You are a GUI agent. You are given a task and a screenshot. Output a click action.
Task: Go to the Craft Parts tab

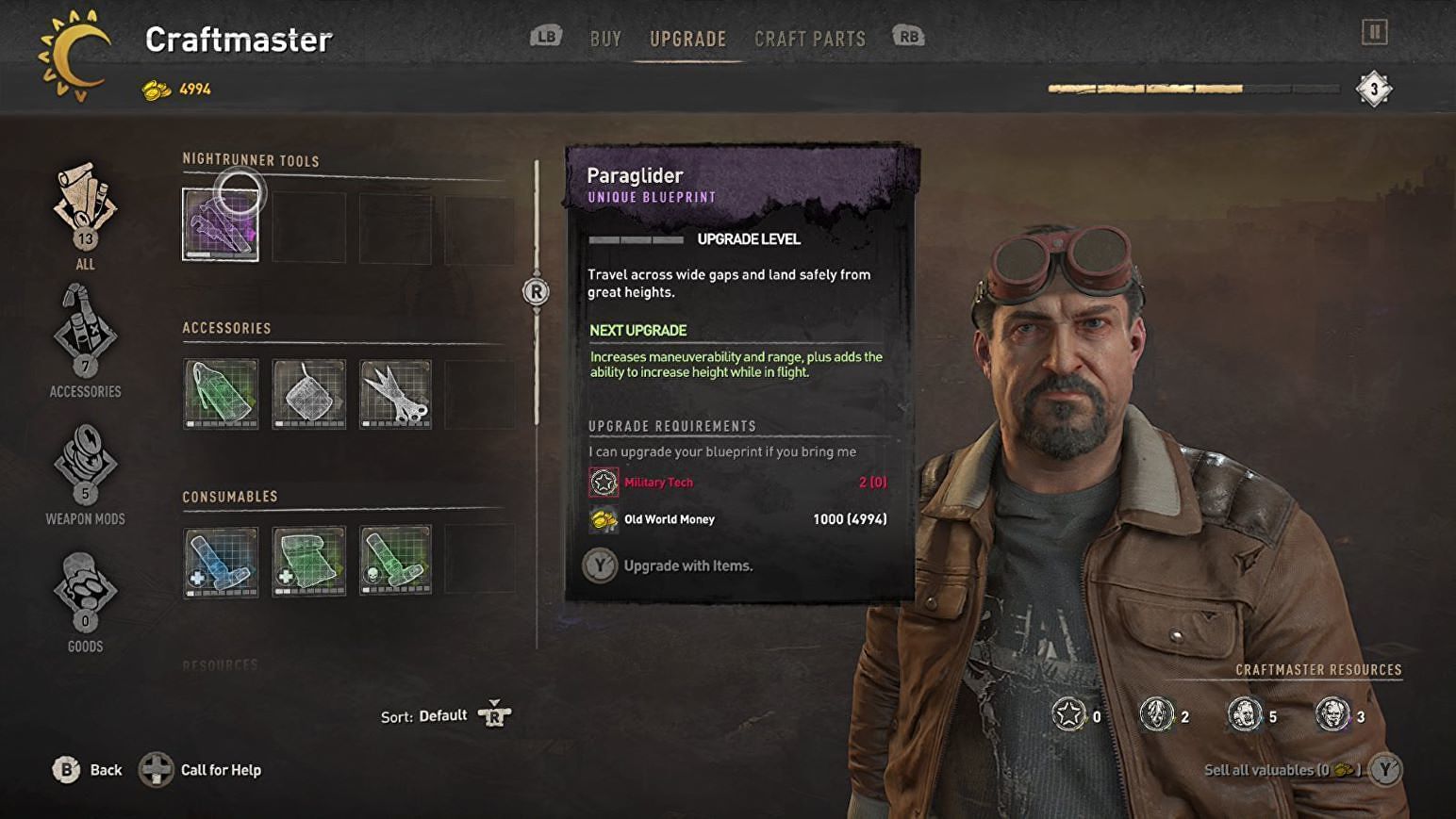click(809, 39)
